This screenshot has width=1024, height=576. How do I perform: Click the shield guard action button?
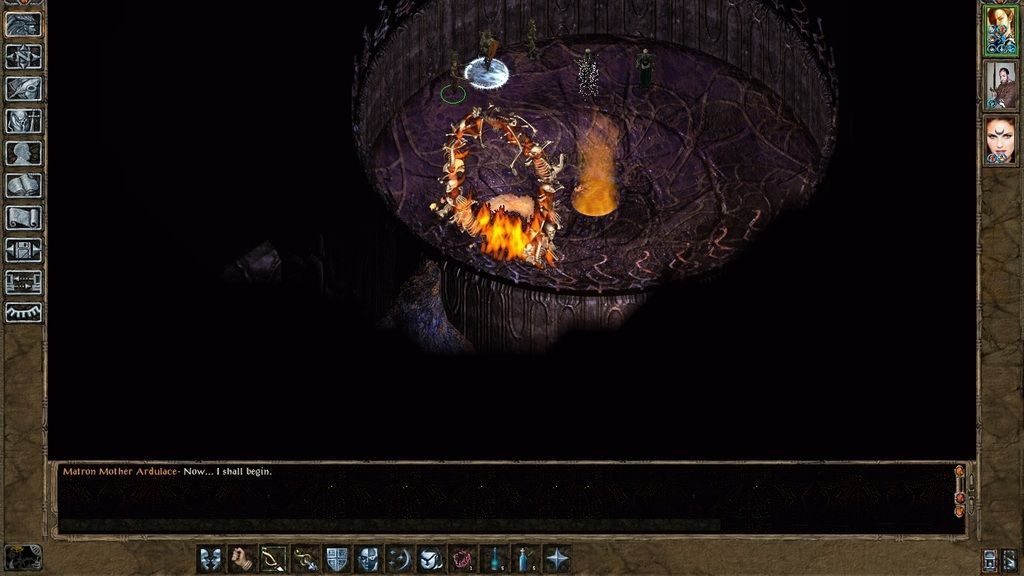[x=337, y=558]
